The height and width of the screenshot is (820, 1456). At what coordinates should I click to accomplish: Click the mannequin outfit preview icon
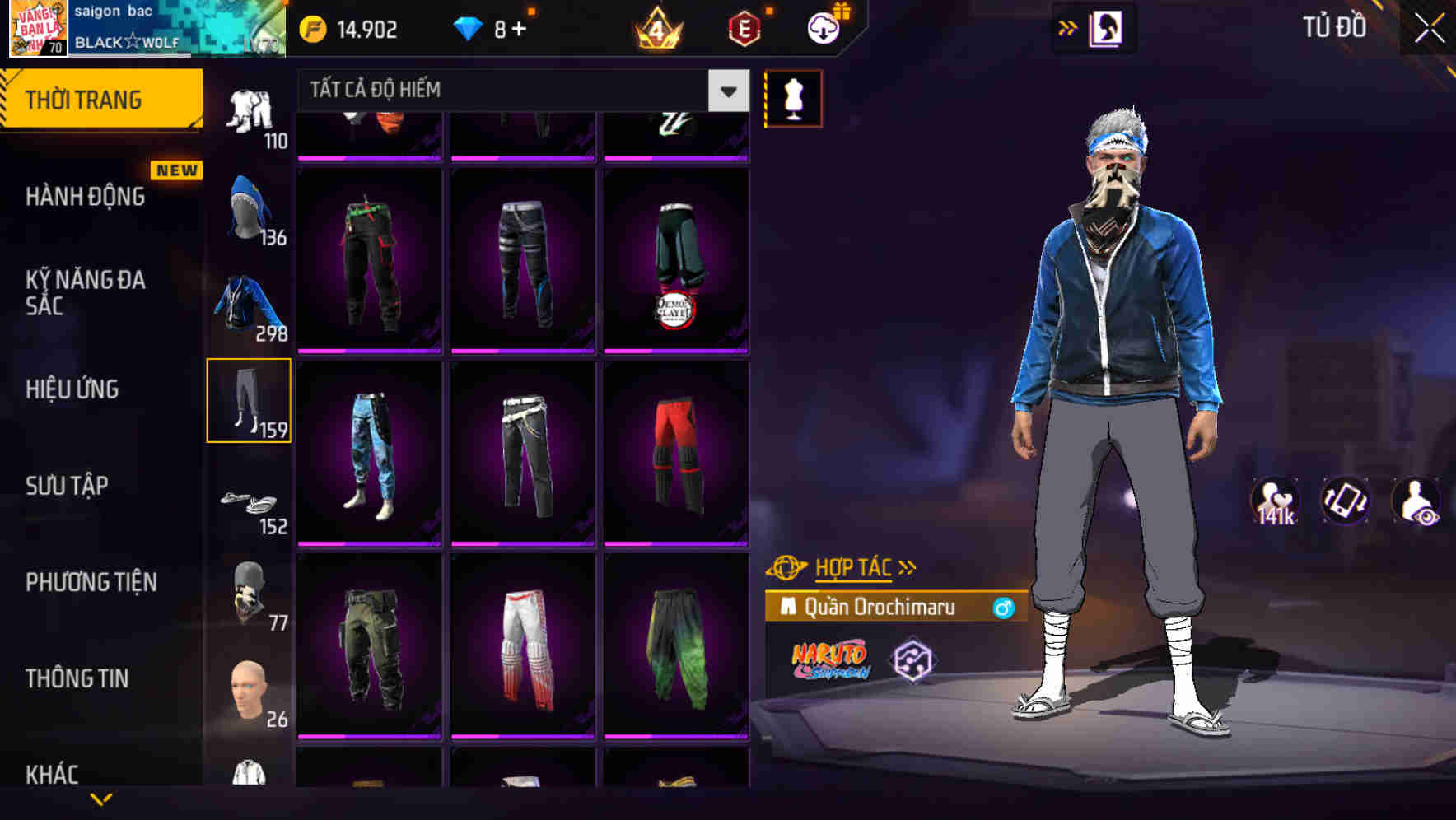[x=793, y=98]
